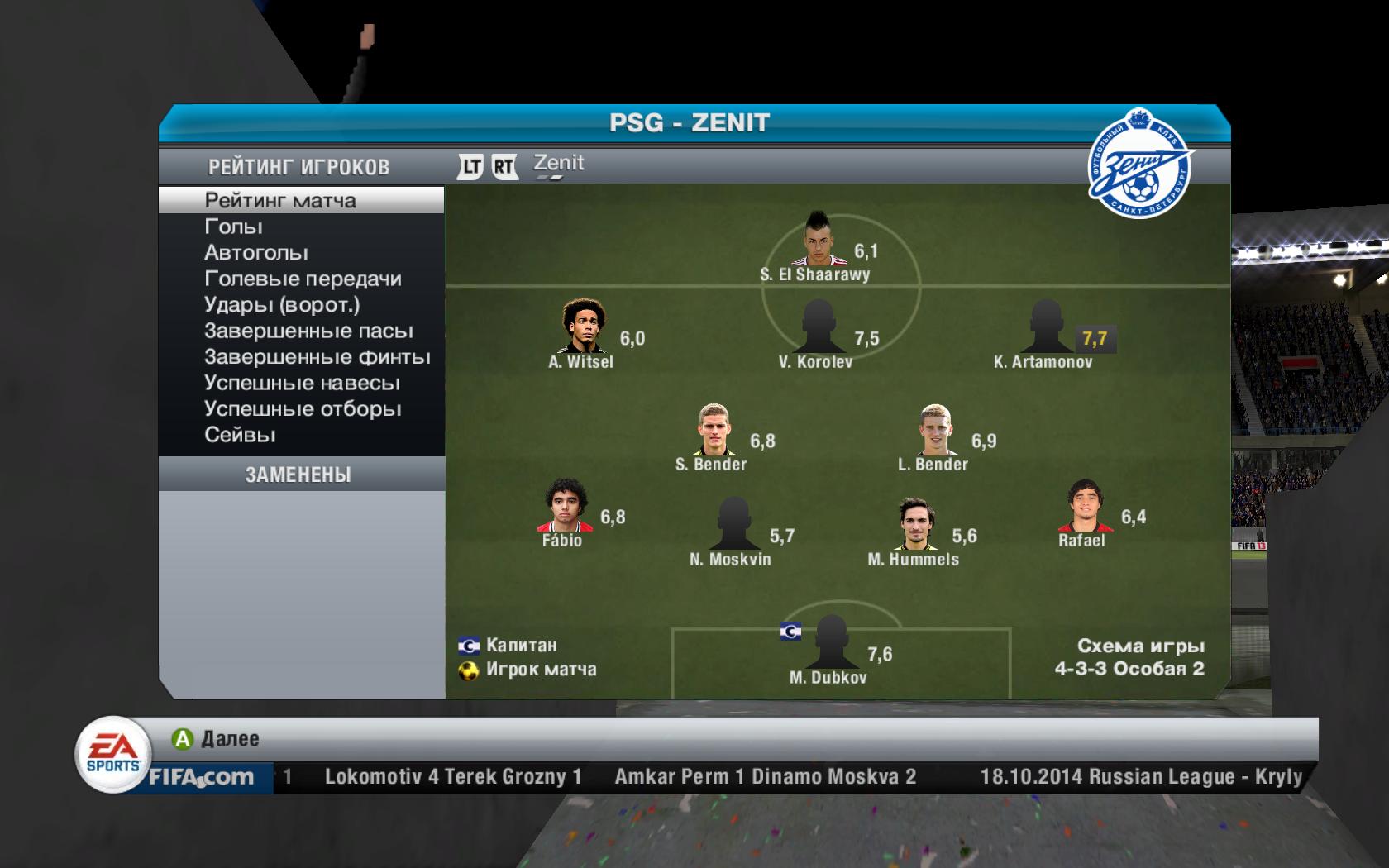The height and width of the screenshot is (868, 1389).
Task: Select defender M. Hummels
Action: click(x=914, y=524)
